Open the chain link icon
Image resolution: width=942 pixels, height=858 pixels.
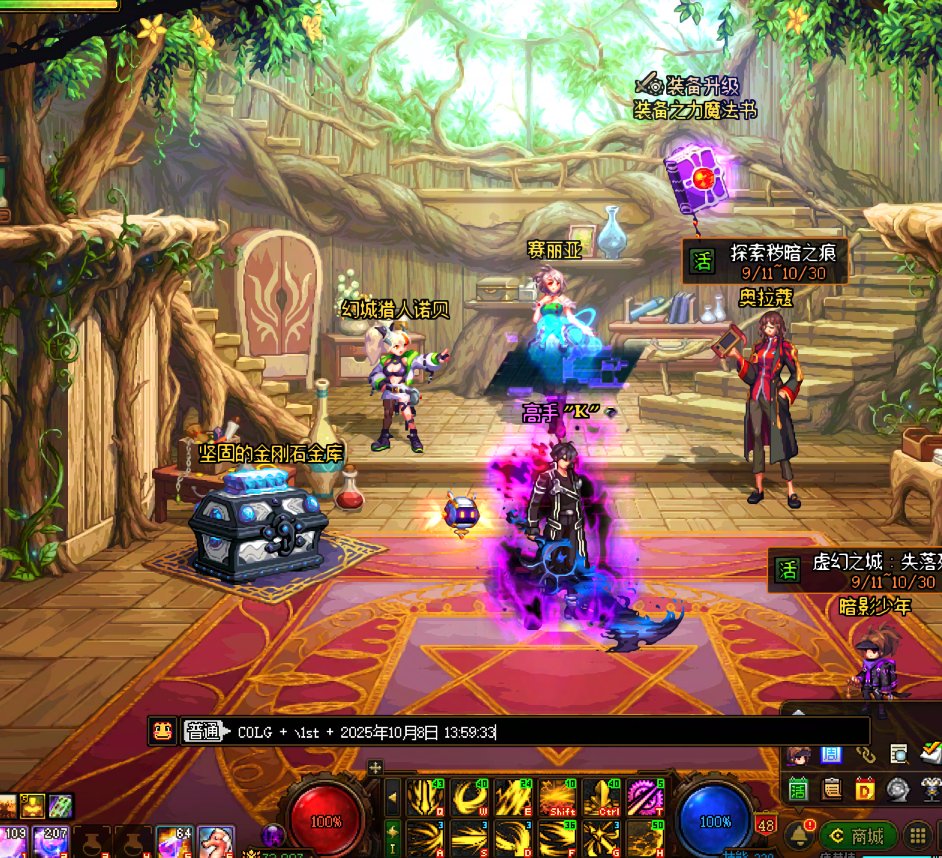(865, 754)
